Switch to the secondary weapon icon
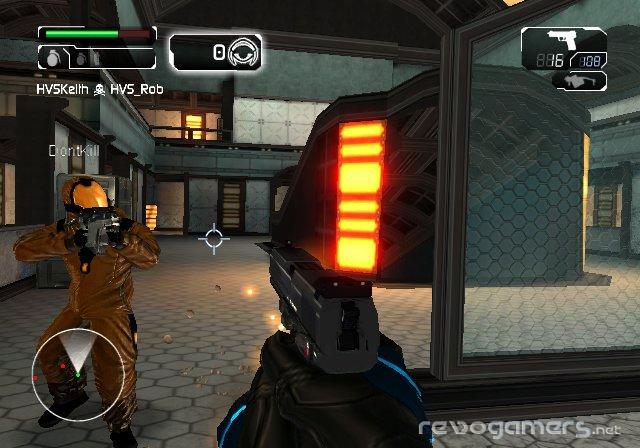The width and height of the screenshot is (640, 448). coord(580,81)
